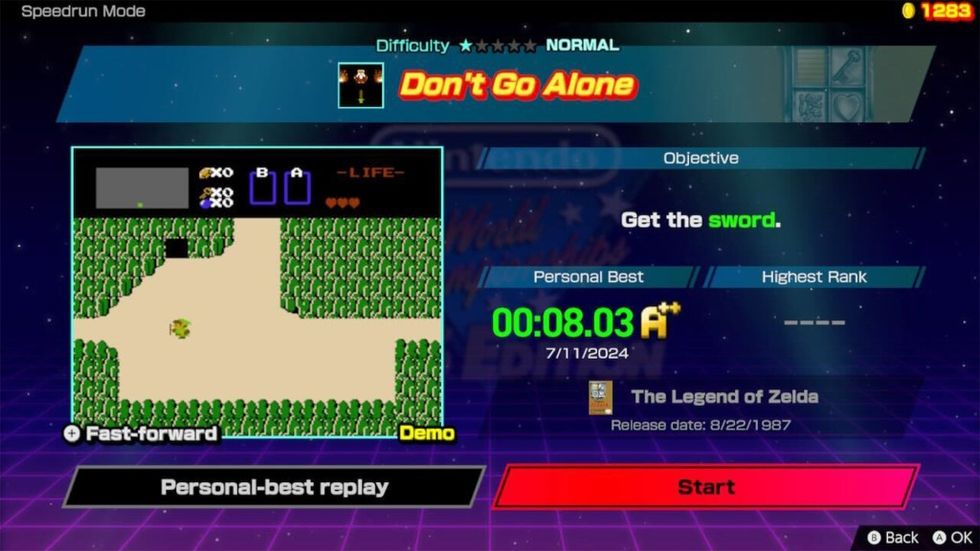980x551 pixels.
Task: Start the Don't Go Alone challenge
Action: (x=706, y=487)
